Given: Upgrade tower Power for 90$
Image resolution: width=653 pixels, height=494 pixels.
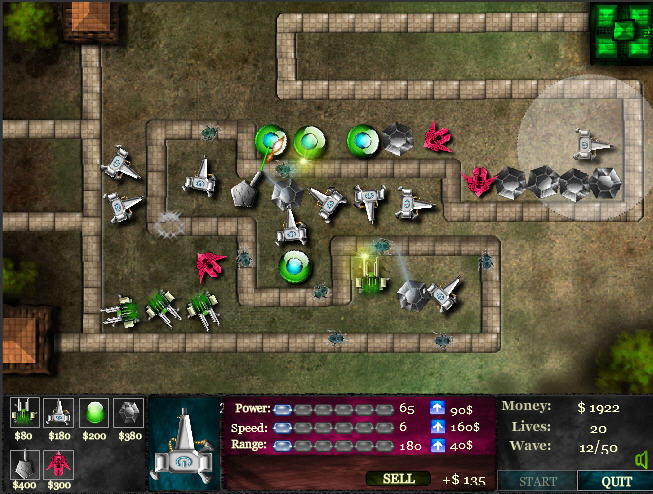Looking at the screenshot, I should tap(438, 408).
